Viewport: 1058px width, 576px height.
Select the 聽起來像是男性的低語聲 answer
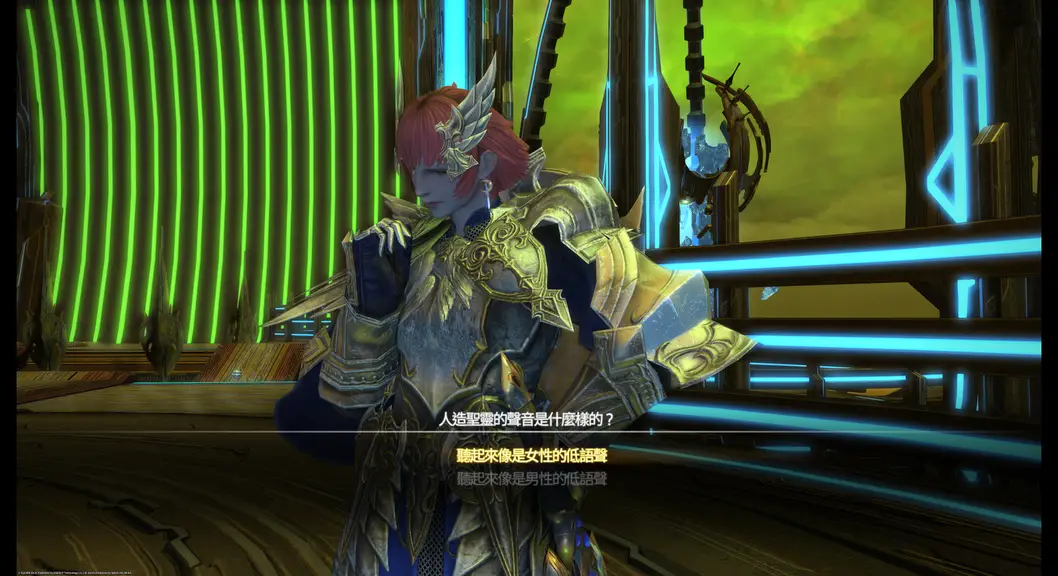[532, 479]
